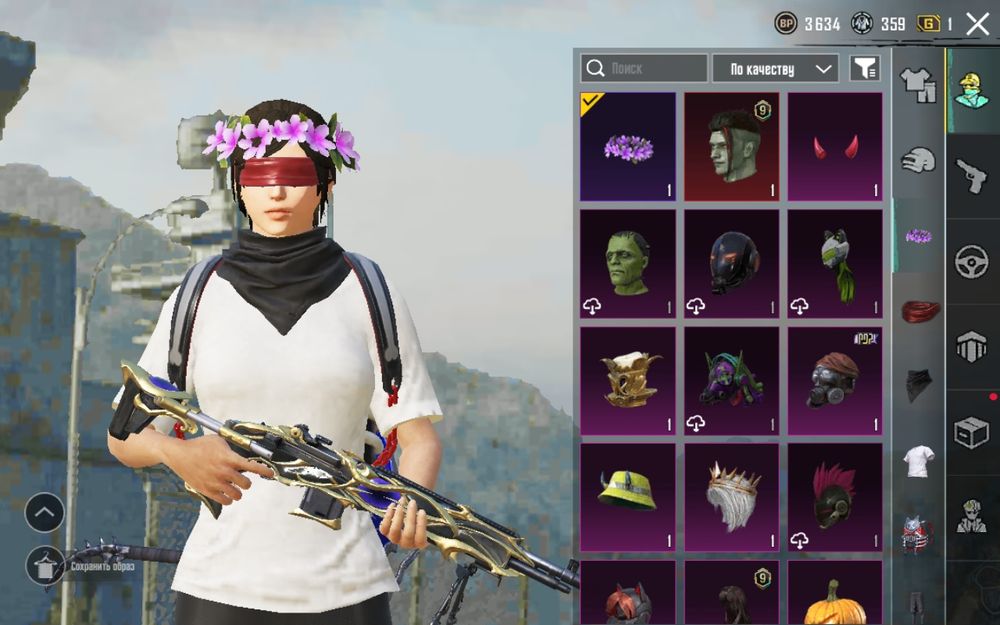Open the По качеству sort dropdown

coord(775,68)
